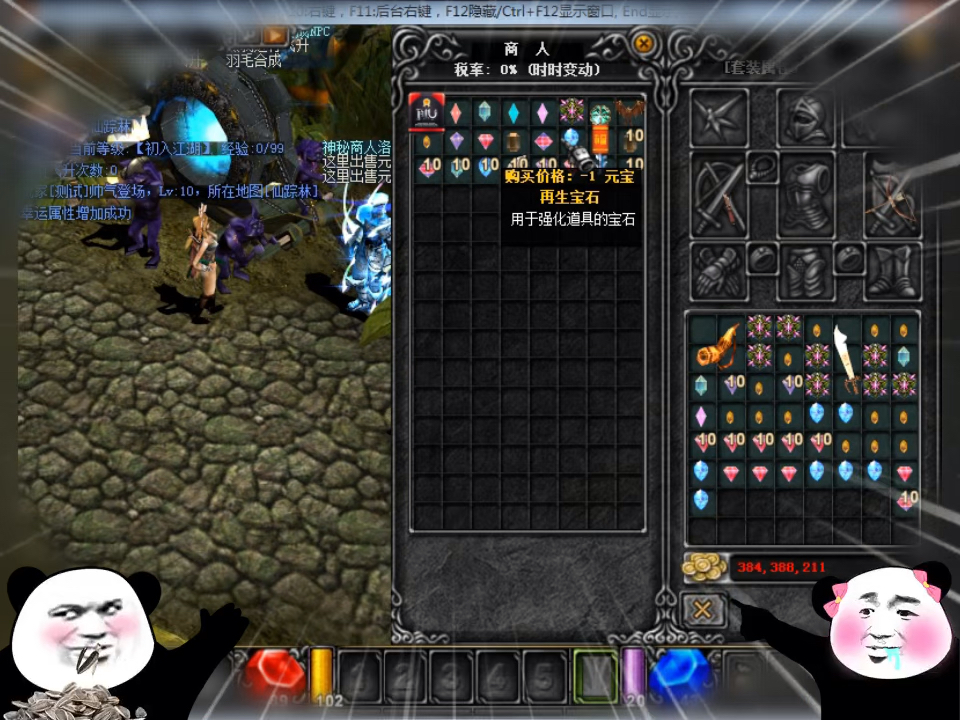Close the merchant shop window
Image resolution: width=960 pixels, height=720 pixels.
pyautogui.click(x=644, y=44)
